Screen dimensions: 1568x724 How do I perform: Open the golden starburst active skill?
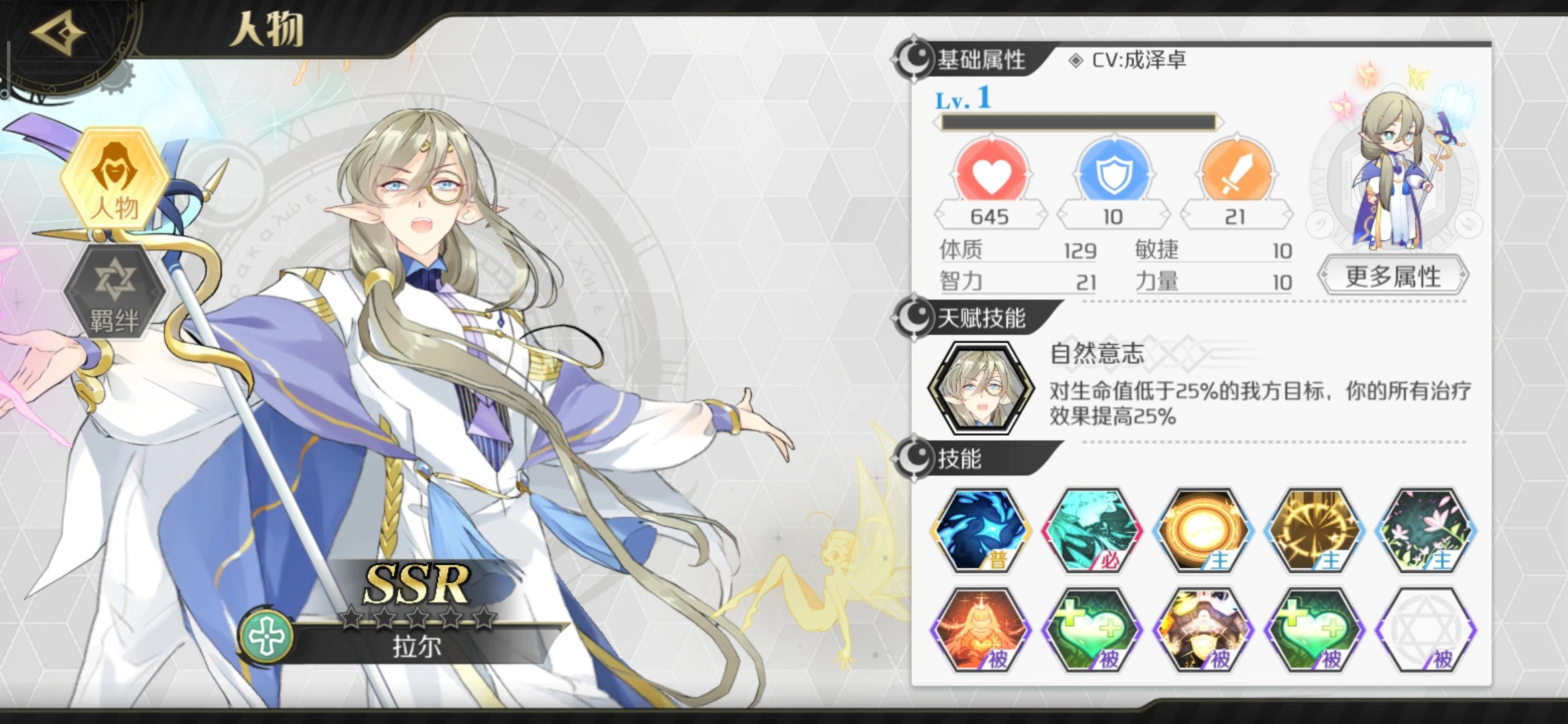click(x=1315, y=530)
